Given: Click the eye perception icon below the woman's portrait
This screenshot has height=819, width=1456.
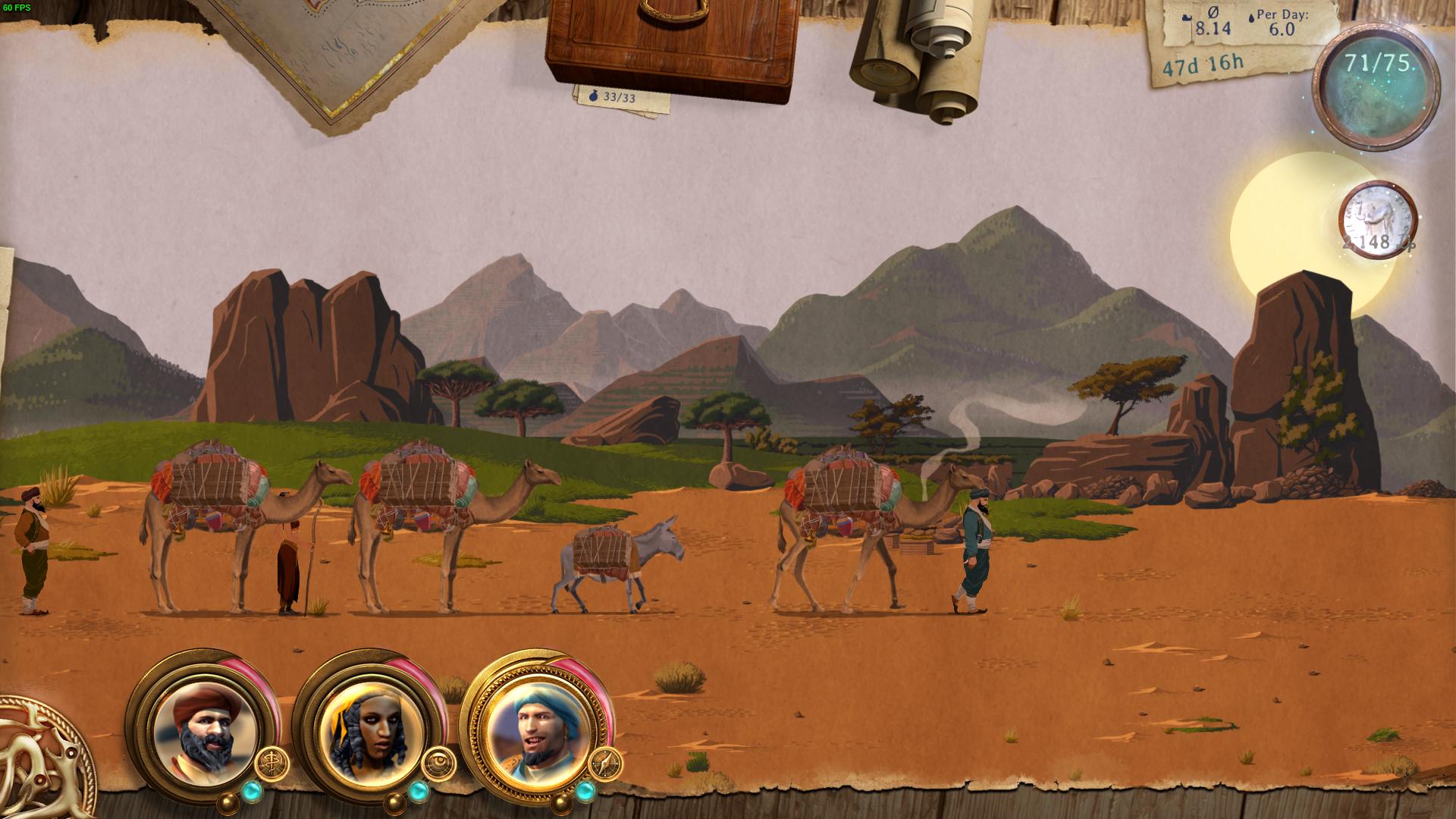Looking at the screenshot, I should (439, 762).
